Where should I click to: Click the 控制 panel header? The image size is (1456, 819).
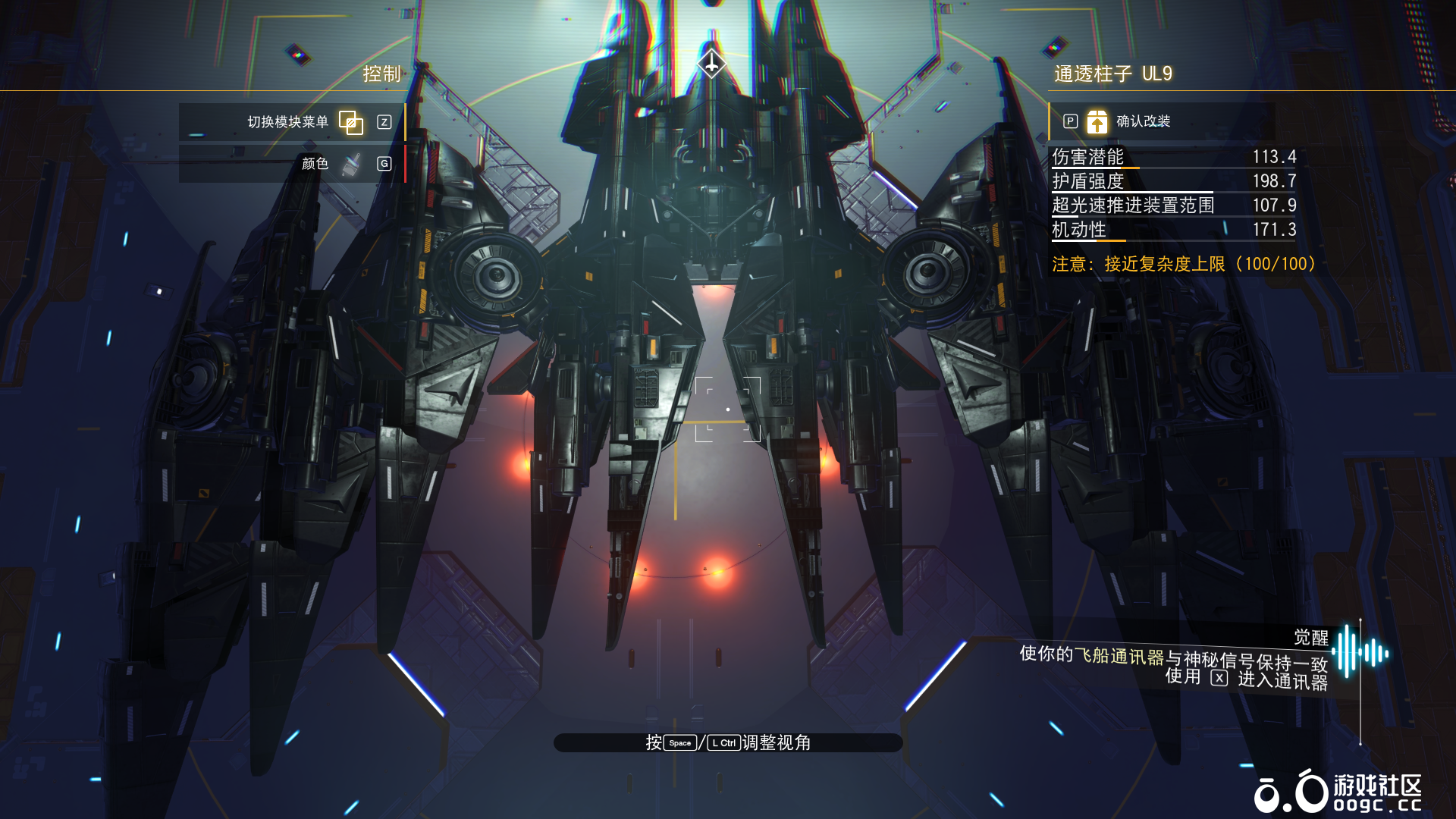point(381,74)
